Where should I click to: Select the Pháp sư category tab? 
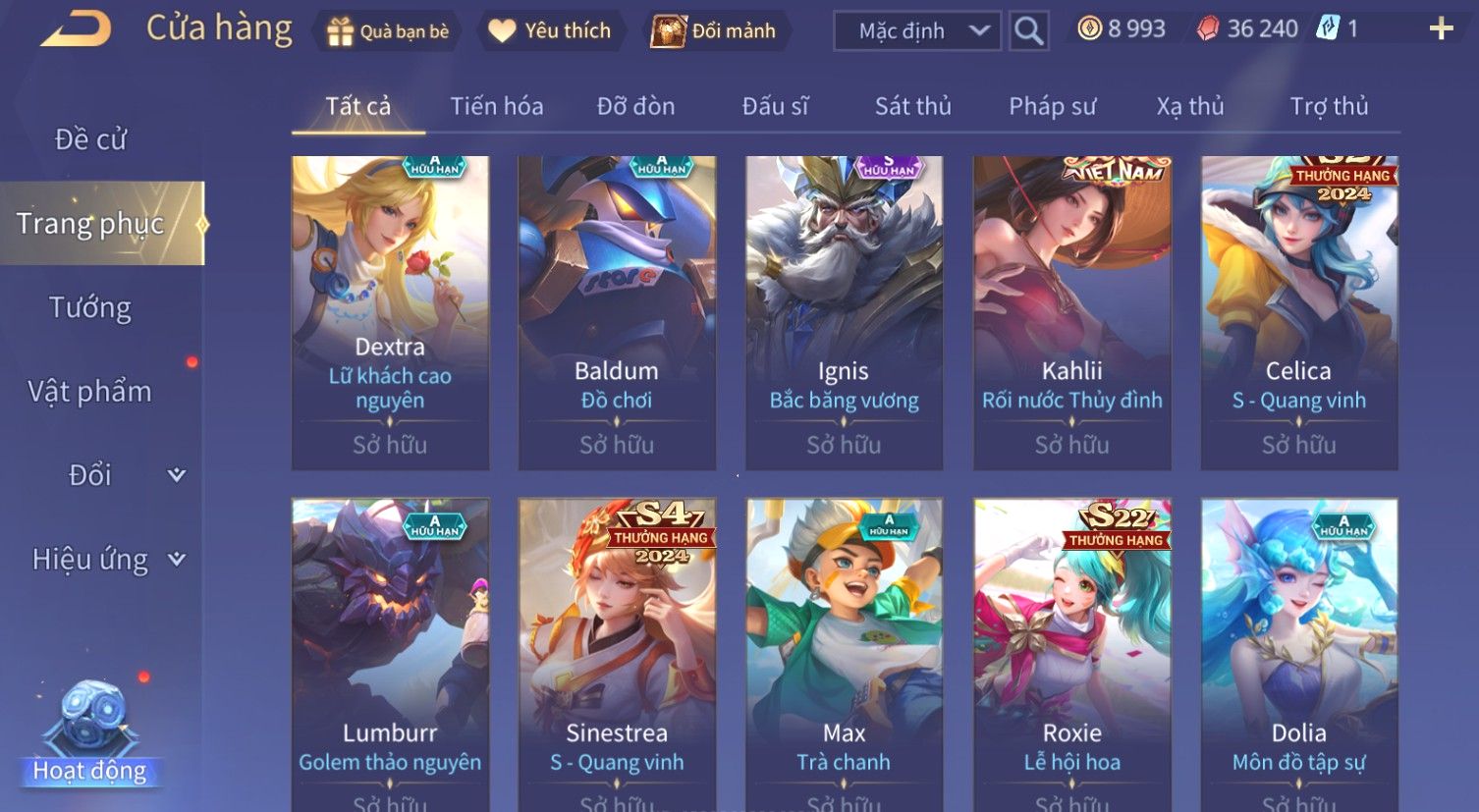tap(1052, 106)
